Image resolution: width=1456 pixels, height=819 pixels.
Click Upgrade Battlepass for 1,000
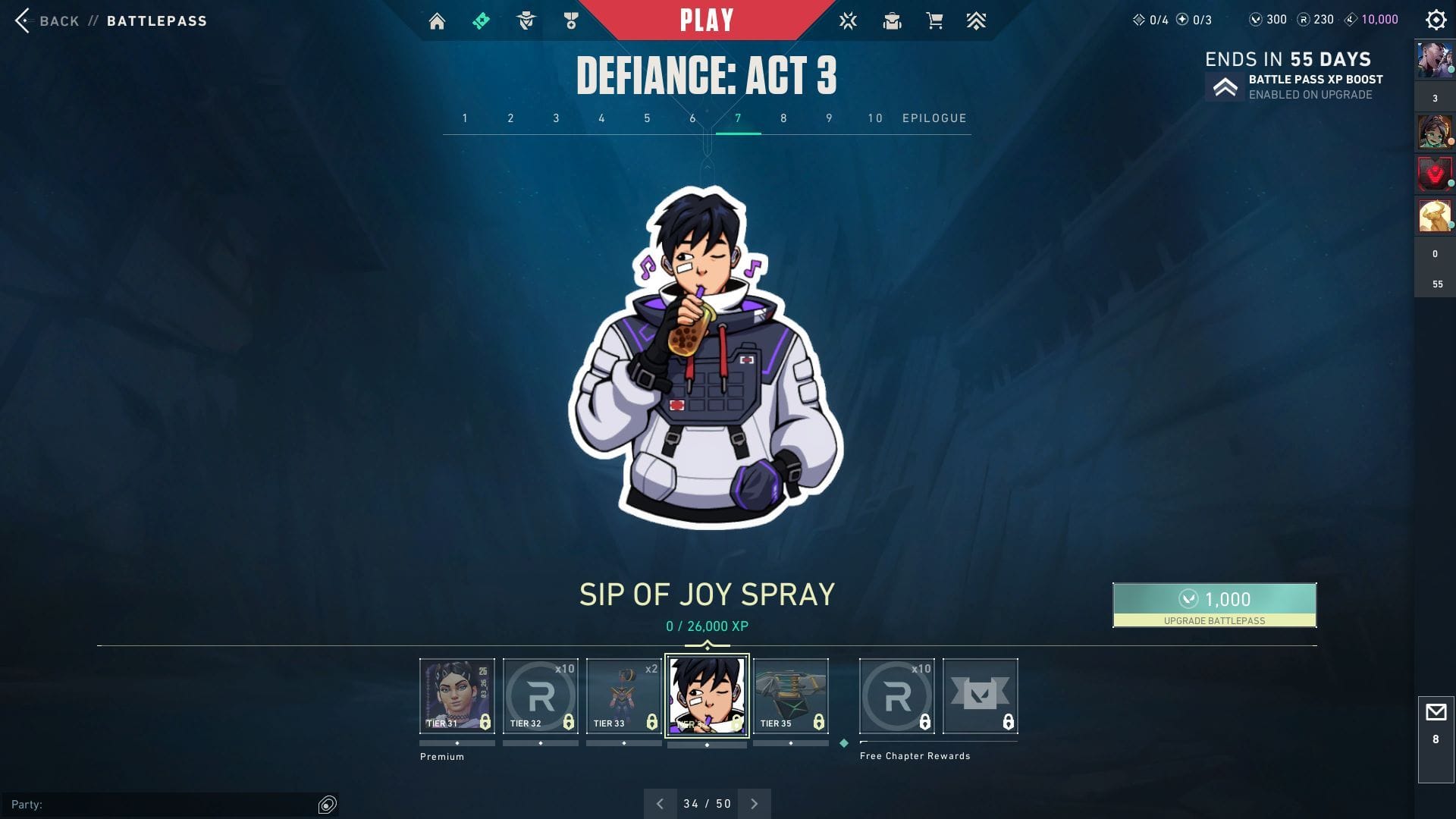[x=1214, y=604]
